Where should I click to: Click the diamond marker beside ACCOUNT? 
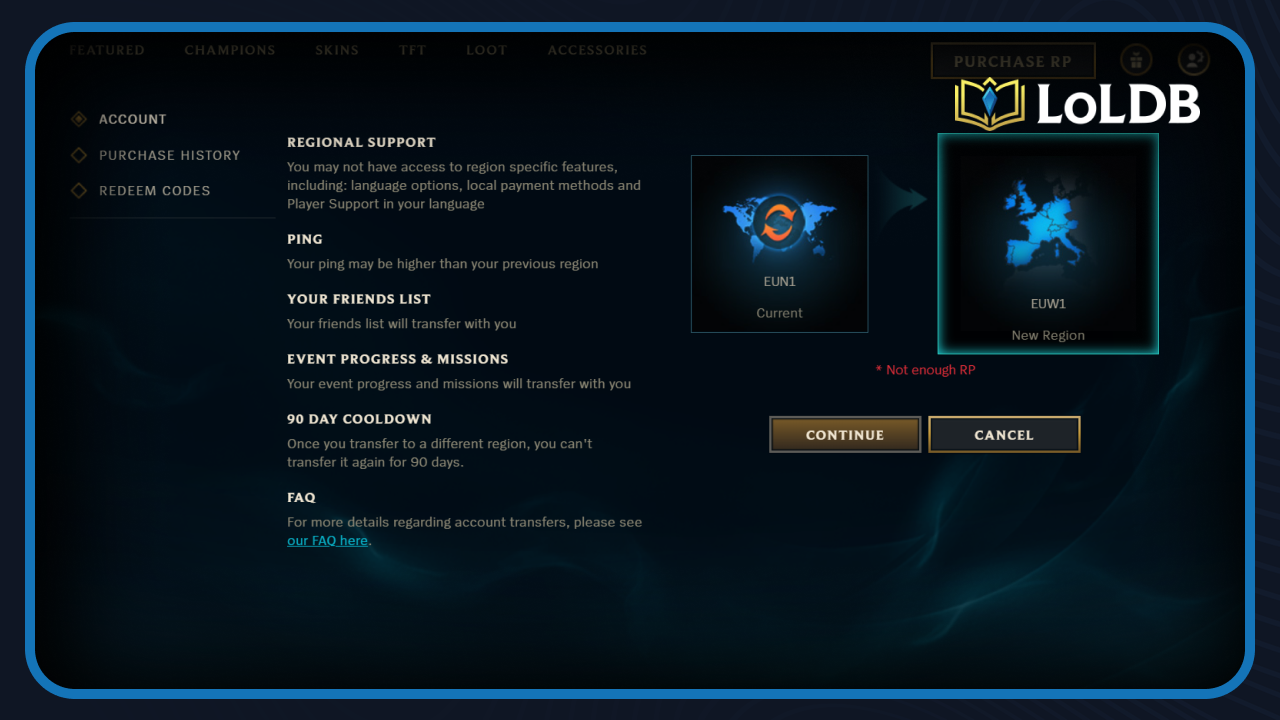(x=79, y=119)
